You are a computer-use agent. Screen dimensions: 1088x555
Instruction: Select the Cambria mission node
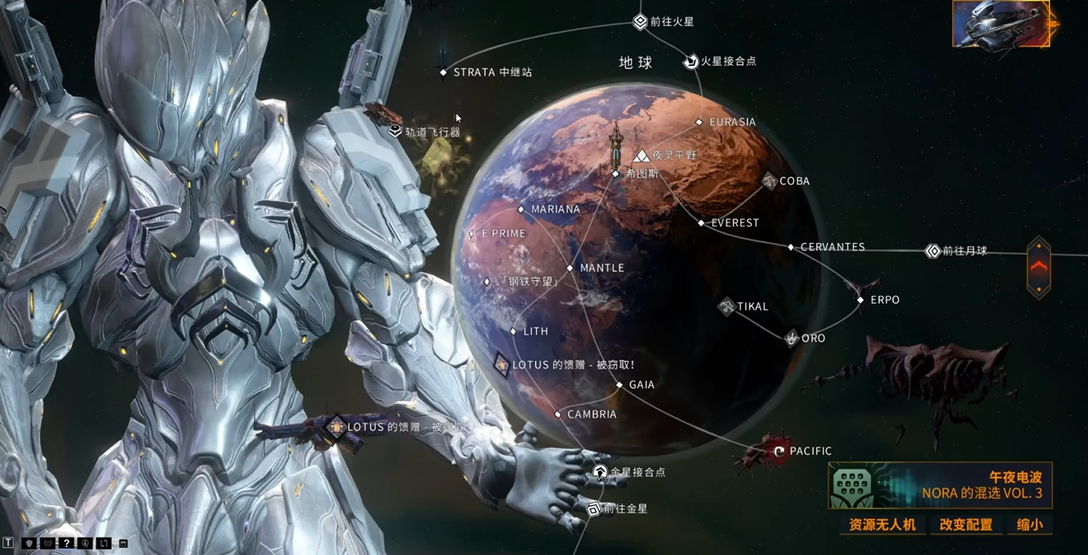(558, 414)
